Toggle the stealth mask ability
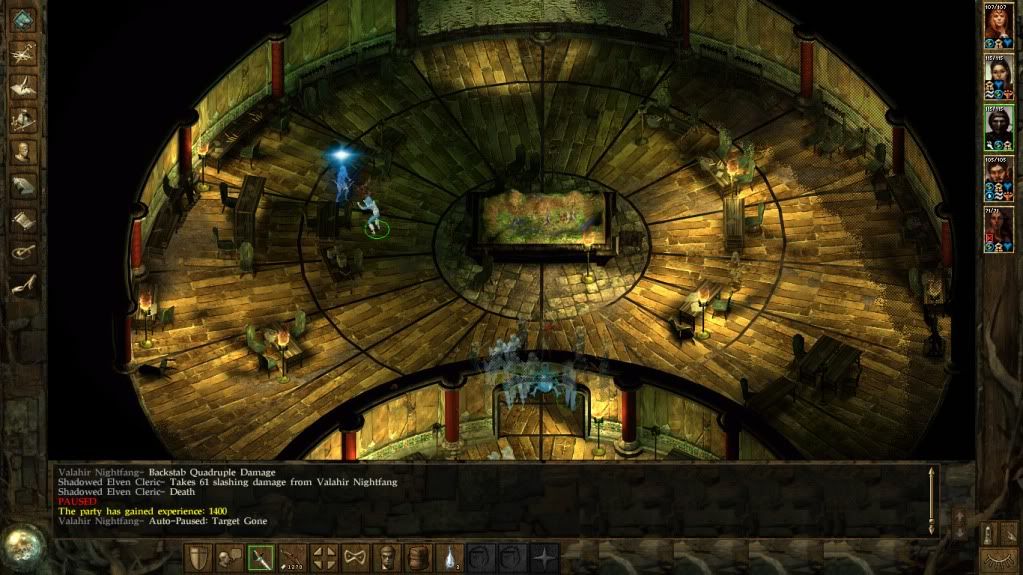This screenshot has width=1023, height=575. point(357,558)
